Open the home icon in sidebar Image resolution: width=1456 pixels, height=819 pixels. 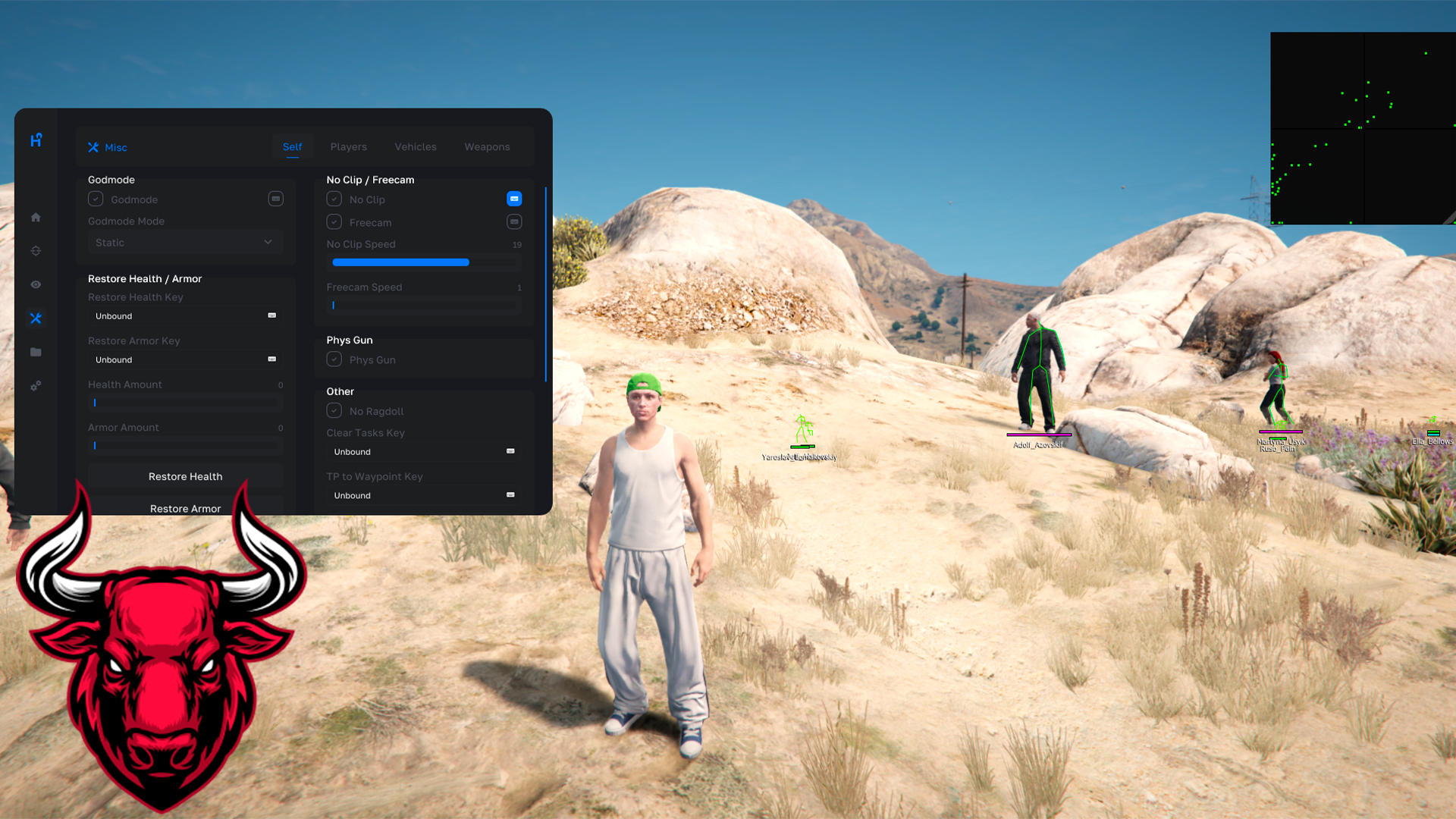point(36,218)
